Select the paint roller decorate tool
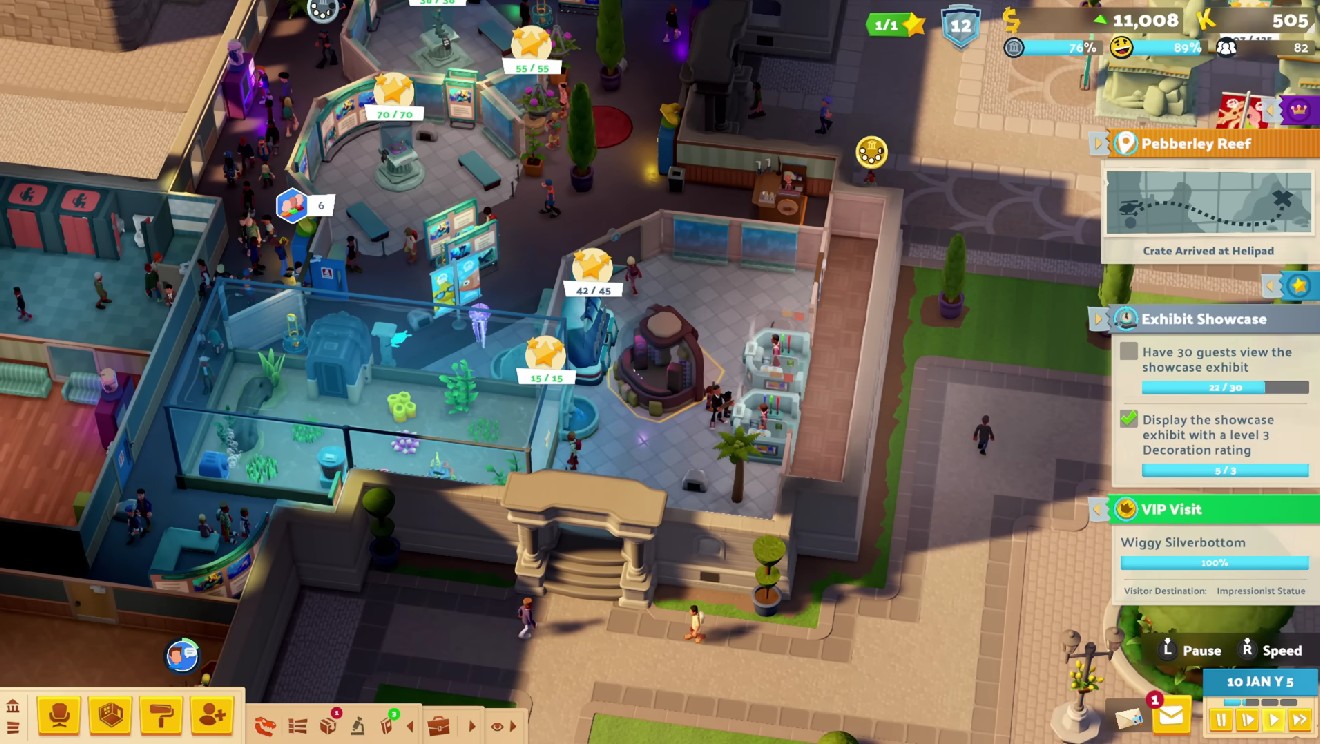This screenshot has height=744, width=1320. 161,715
